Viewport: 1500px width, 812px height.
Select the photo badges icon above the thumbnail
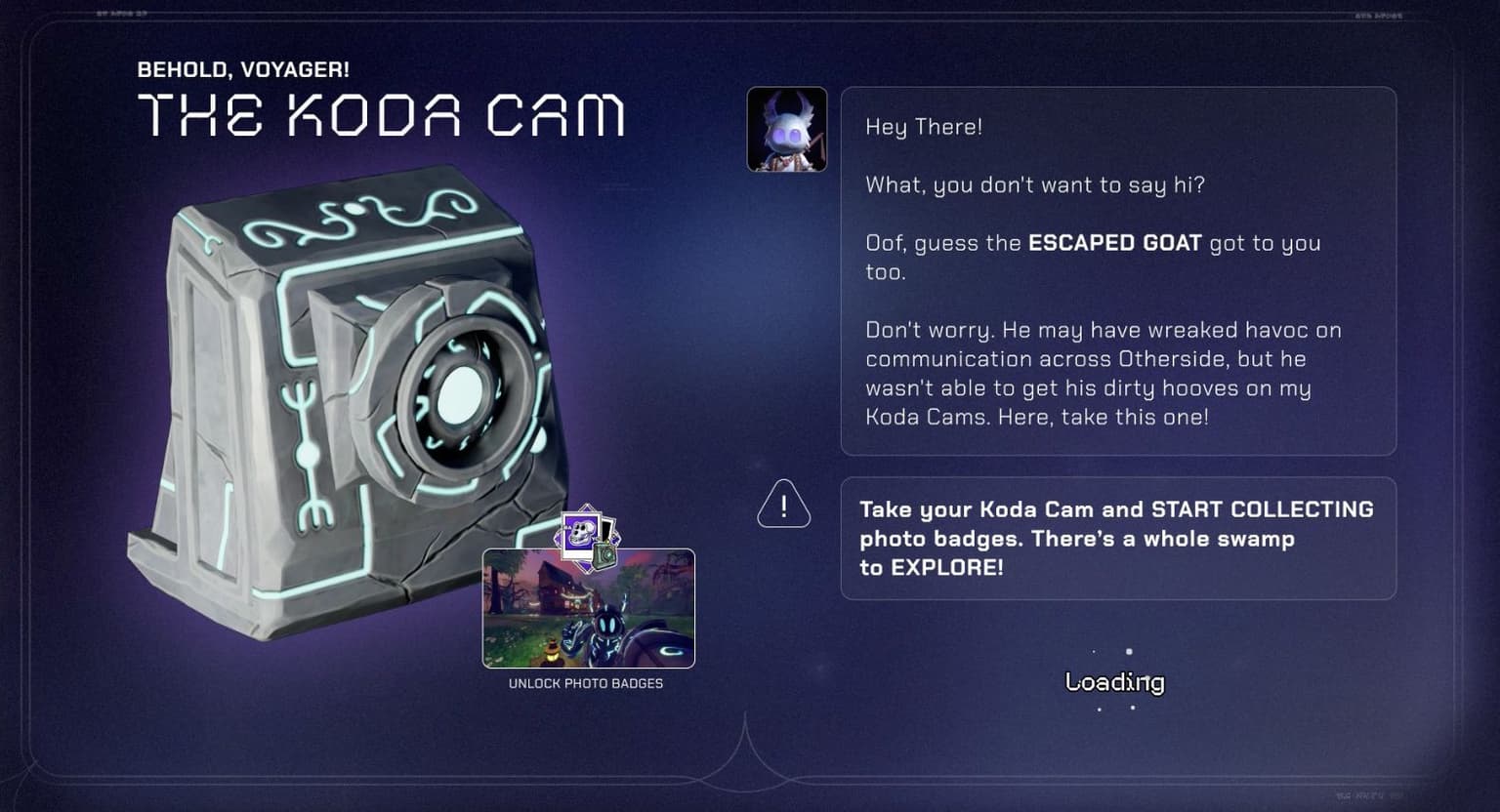pos(587,538)
